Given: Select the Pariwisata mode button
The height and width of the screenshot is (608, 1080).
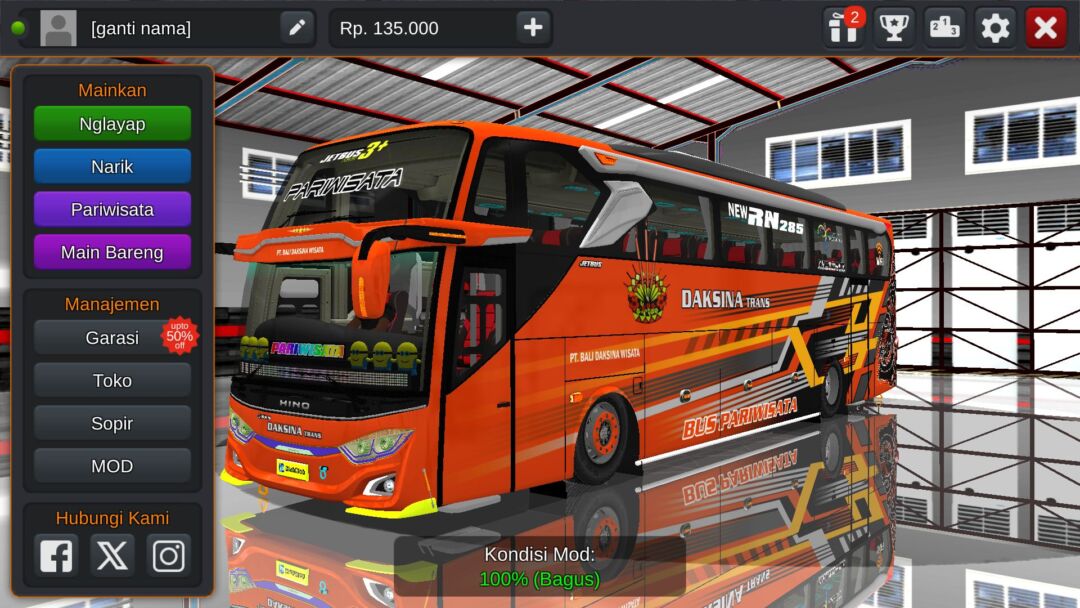Looking at the screenshot, I should click(112, 210).
